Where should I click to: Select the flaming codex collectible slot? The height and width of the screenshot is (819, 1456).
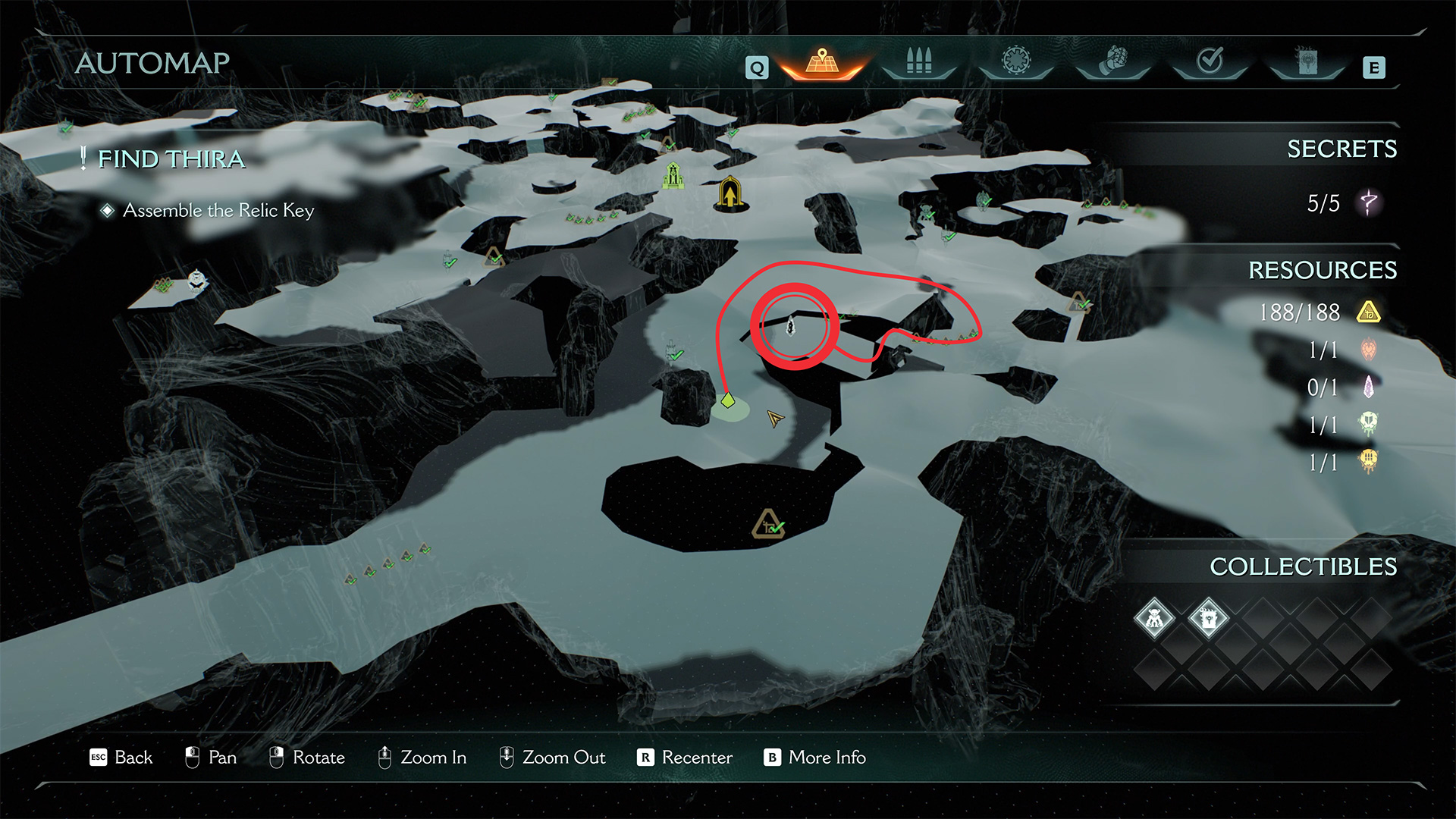pos(1208,619)
